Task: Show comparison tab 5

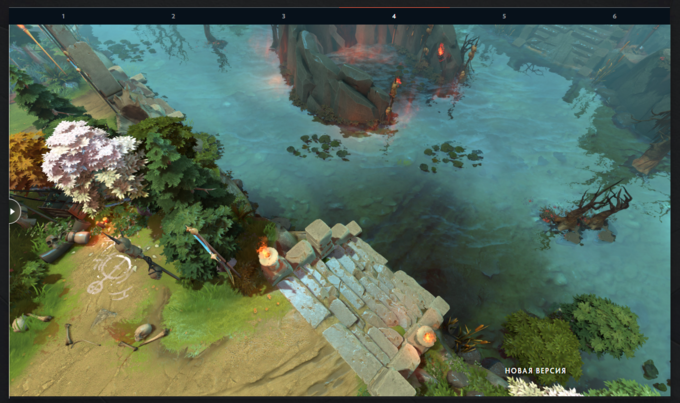Action: coord(504,16)
